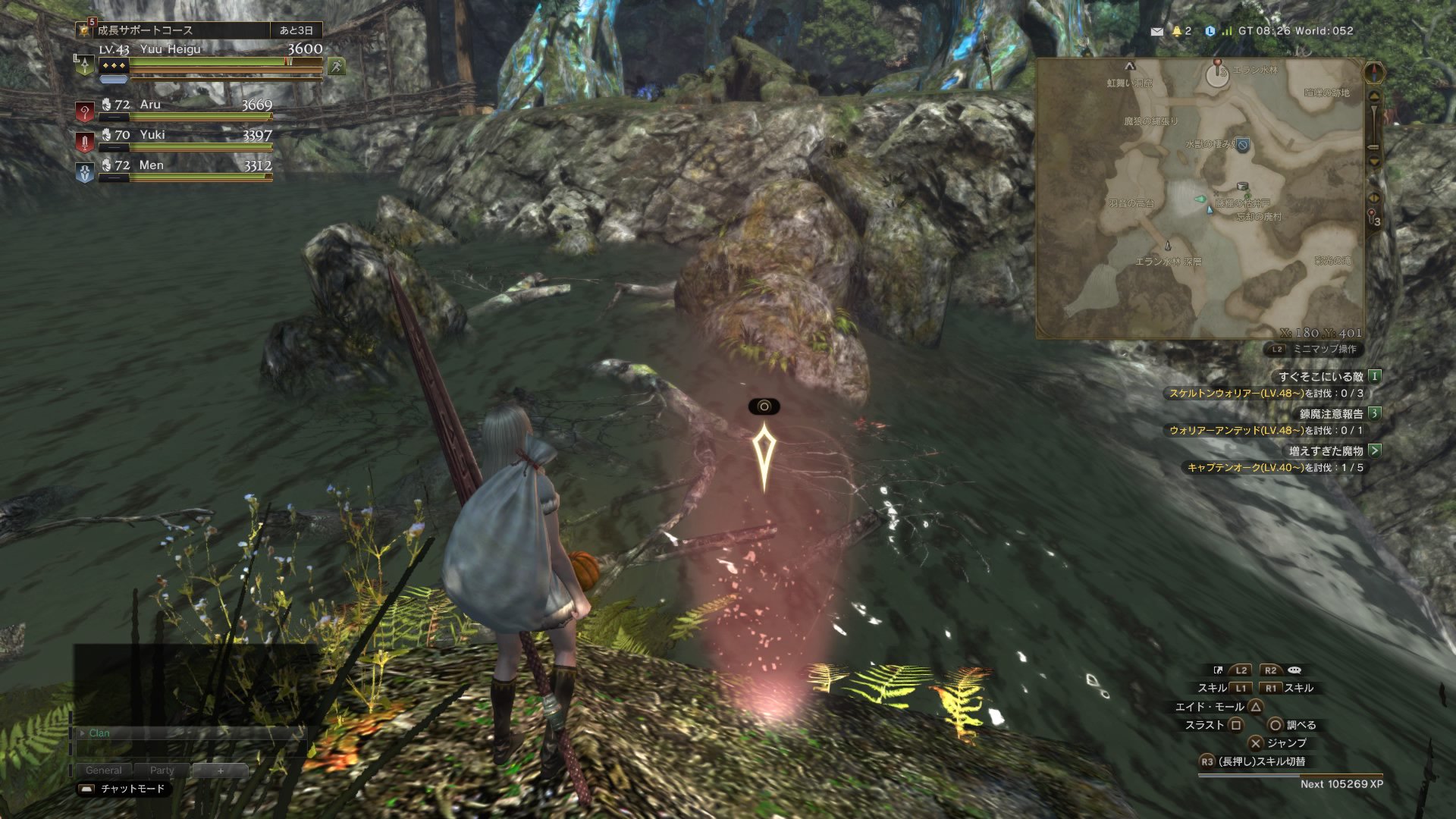The height and width of the screenshot is (819, 1456).
Task: Zoom the minimap with the down arrow
Action: [1374, 161]
